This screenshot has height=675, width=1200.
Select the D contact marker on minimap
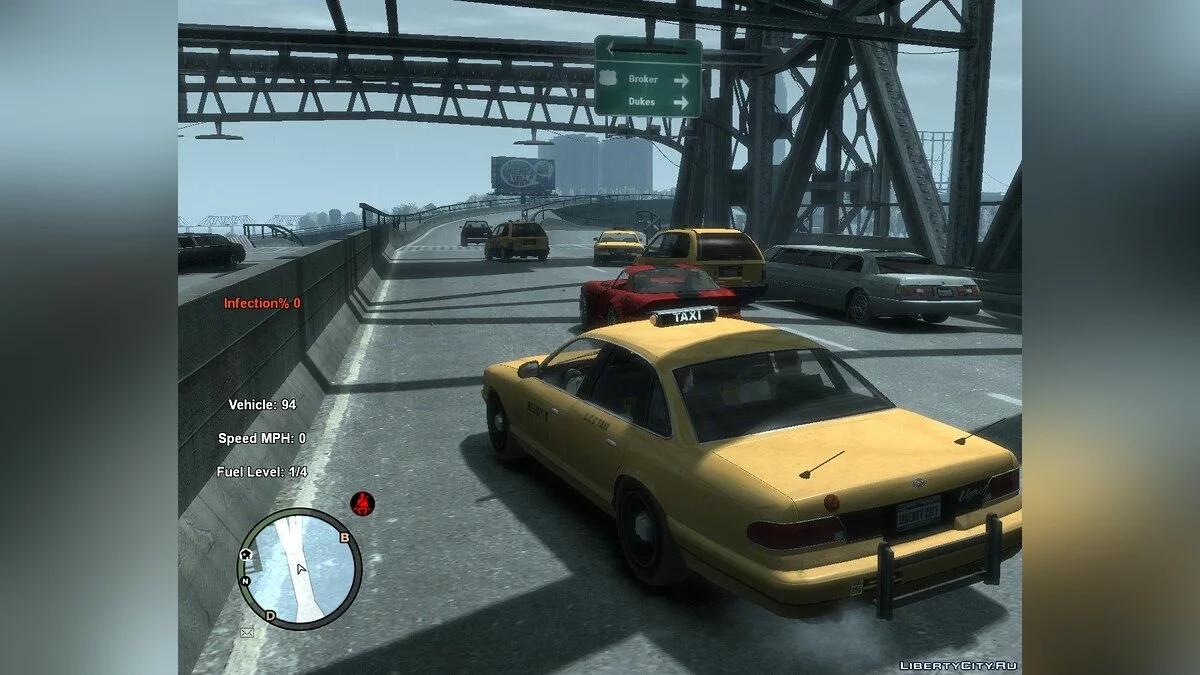pyautogui.click(x=270, y=615)
